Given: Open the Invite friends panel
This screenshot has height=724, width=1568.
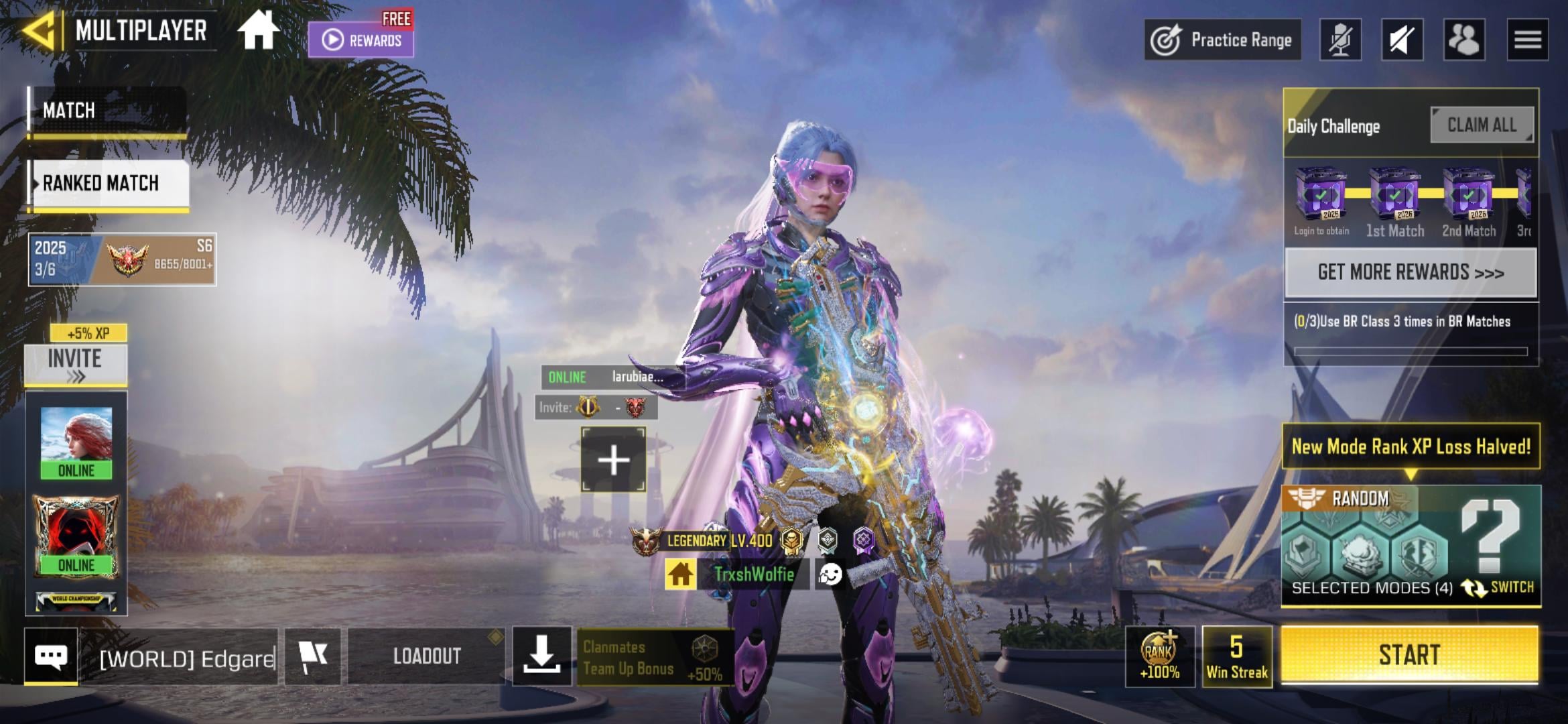Looking at the screenshot, I should (76, 364).
